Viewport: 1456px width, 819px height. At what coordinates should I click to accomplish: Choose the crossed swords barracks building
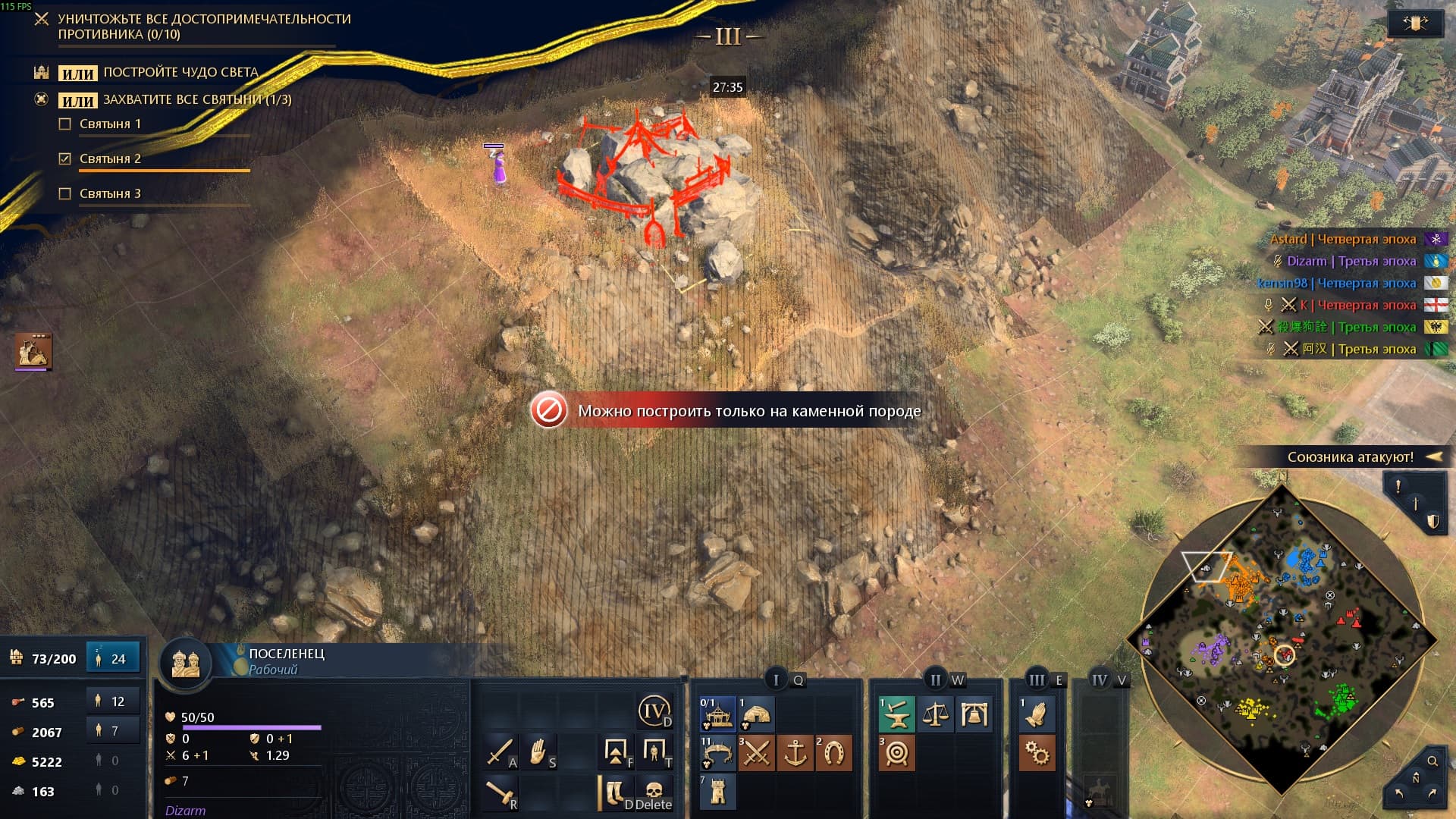point(756,753)
